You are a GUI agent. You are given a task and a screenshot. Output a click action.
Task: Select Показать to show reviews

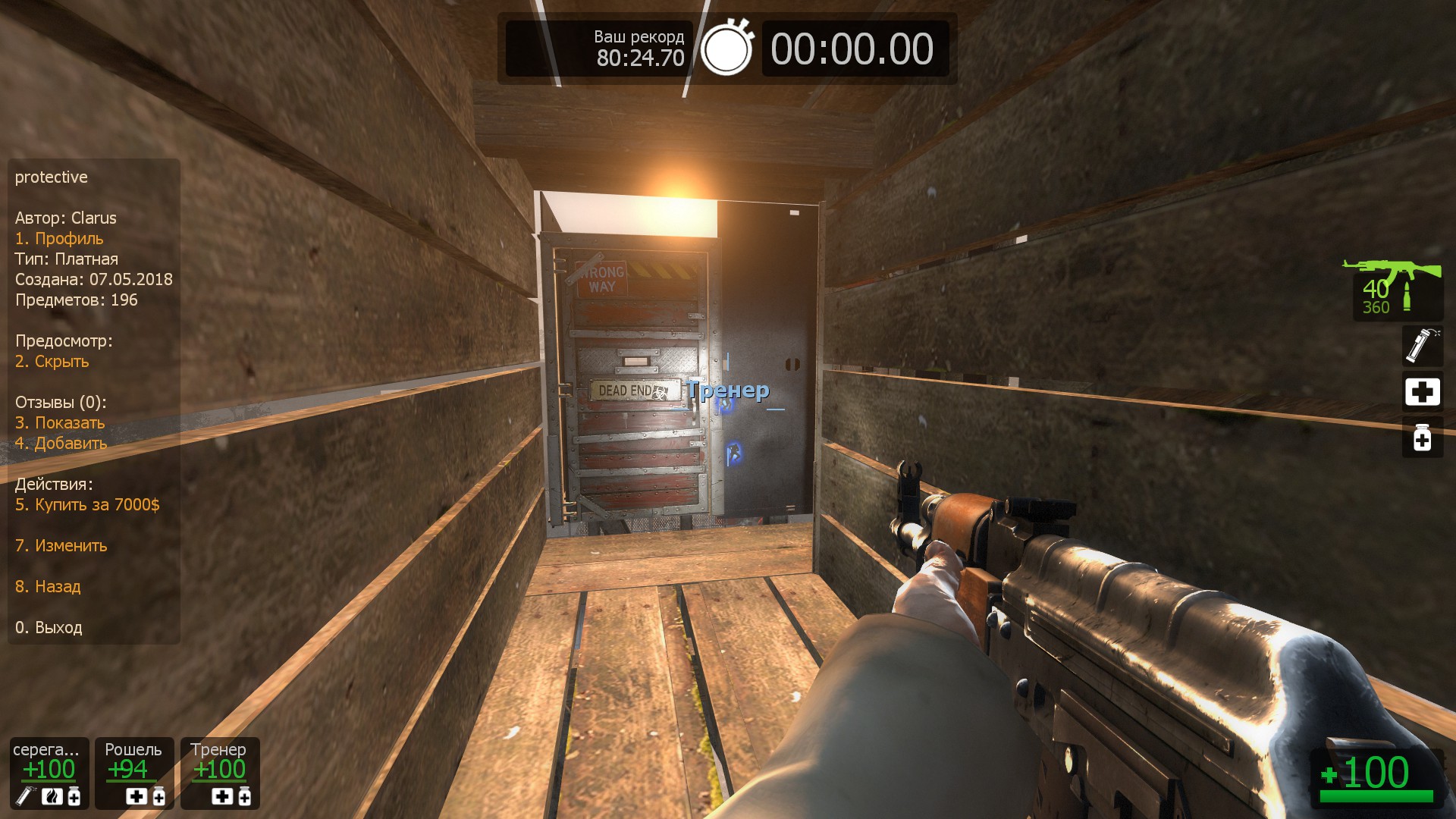[60, 423]
